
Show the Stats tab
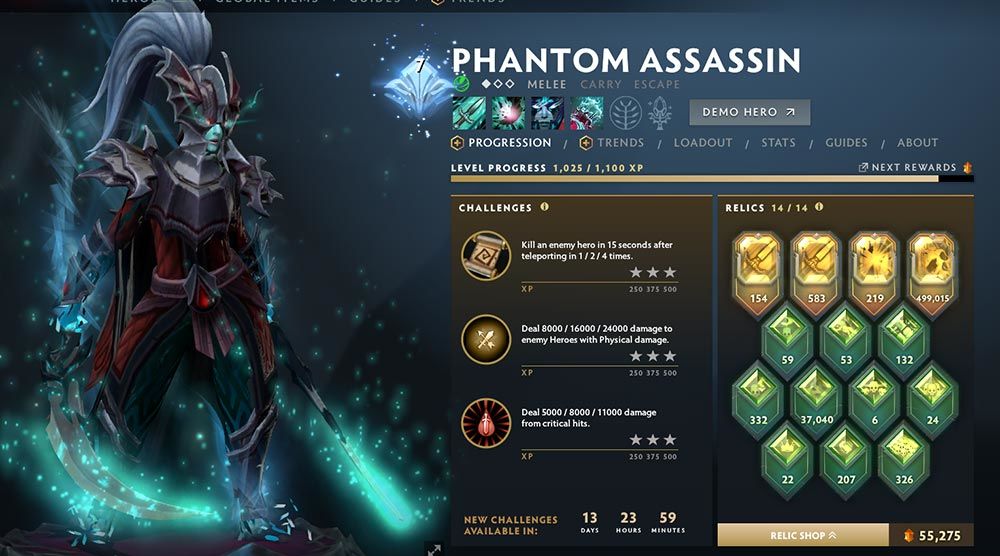click(x=778, y=143)
